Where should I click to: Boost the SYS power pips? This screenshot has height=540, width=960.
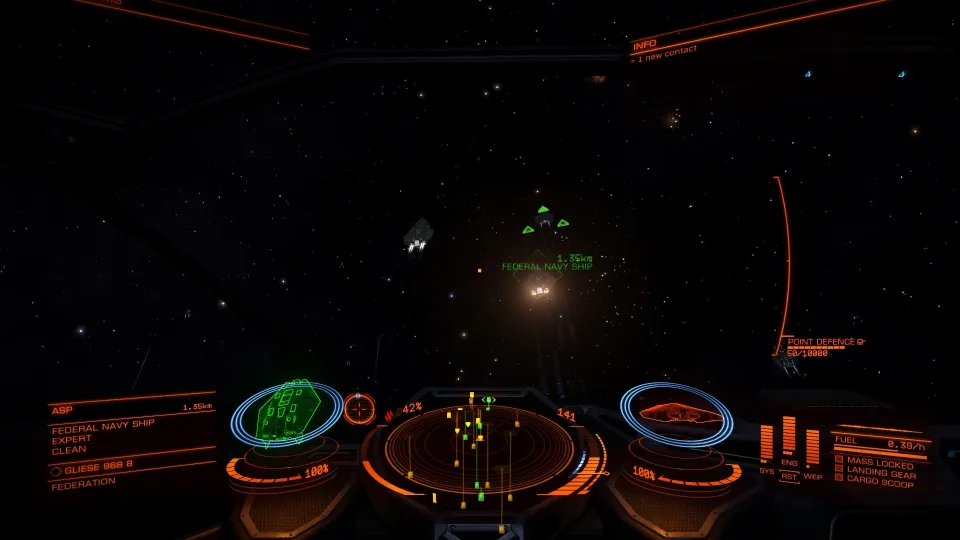[x=767, y=443]
